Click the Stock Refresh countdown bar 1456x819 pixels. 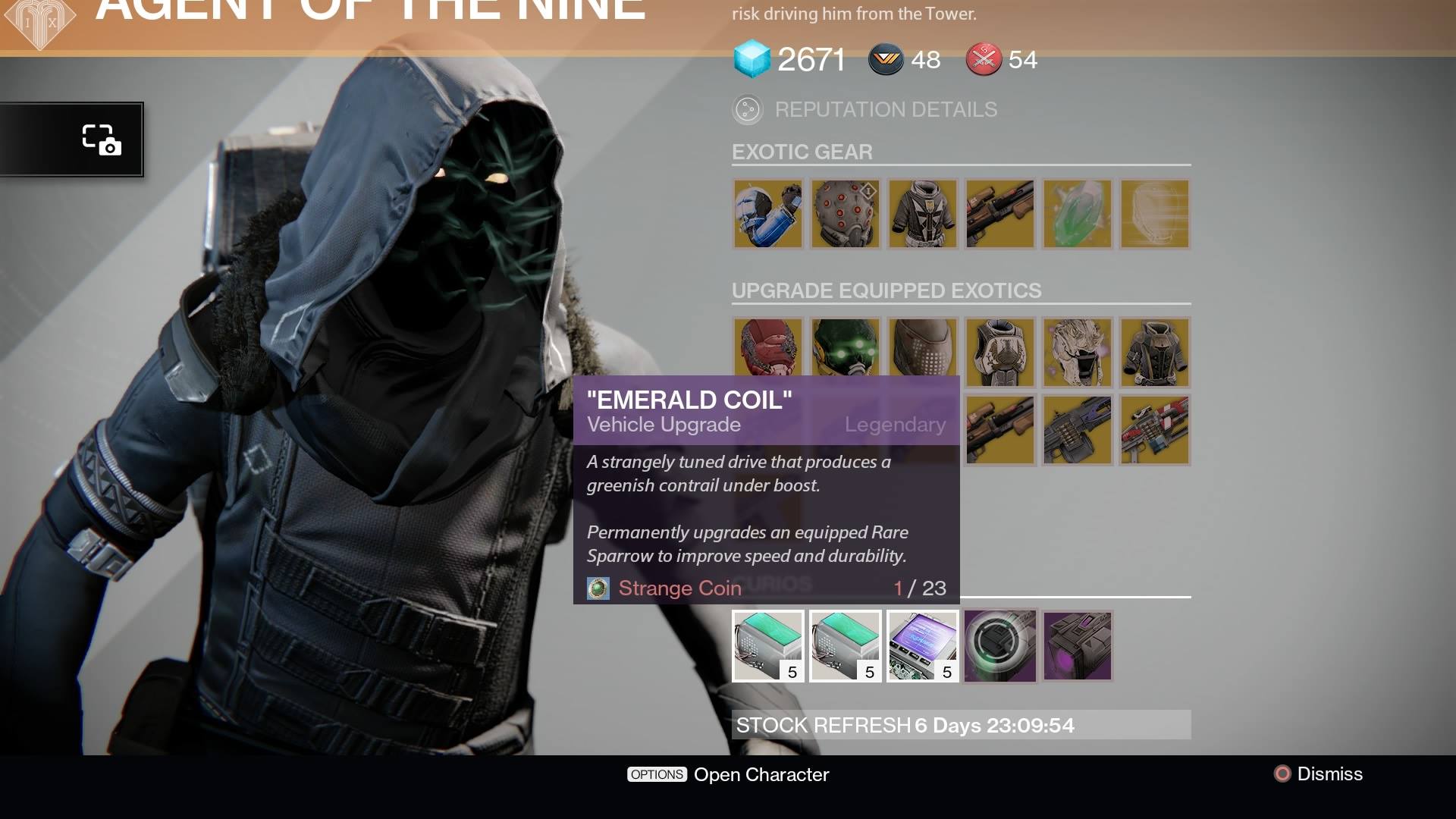tap(959, 725)
